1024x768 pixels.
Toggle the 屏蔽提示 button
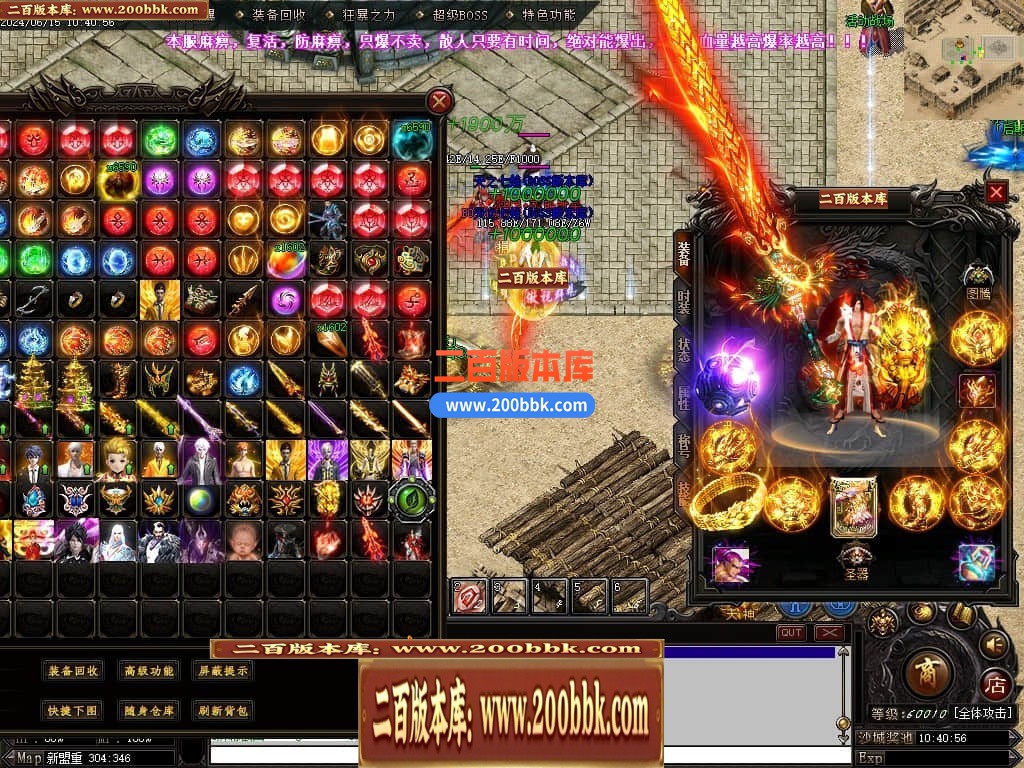223,671
